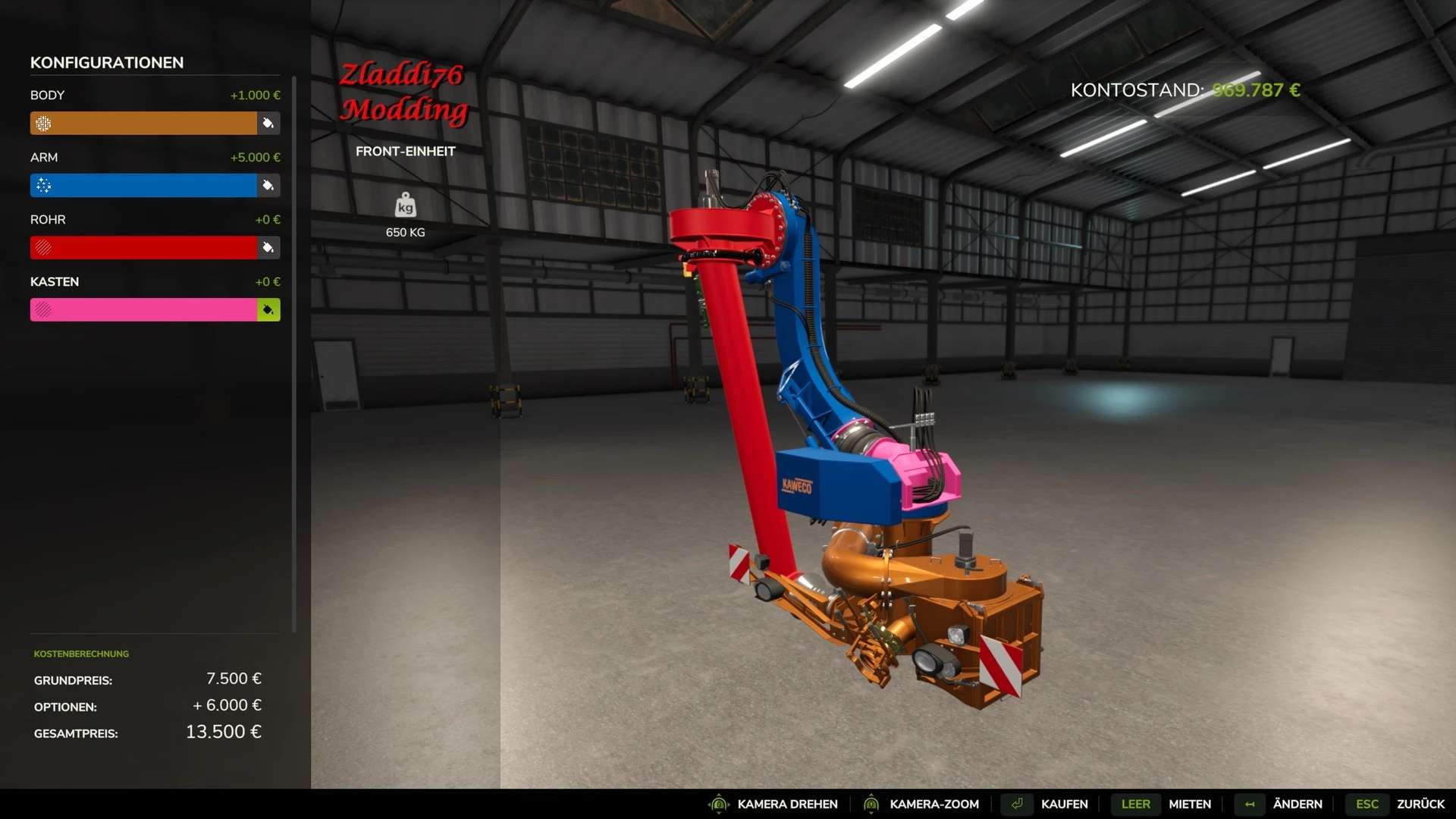Enable the blue ARM color pattern swatch

[44, 185]
